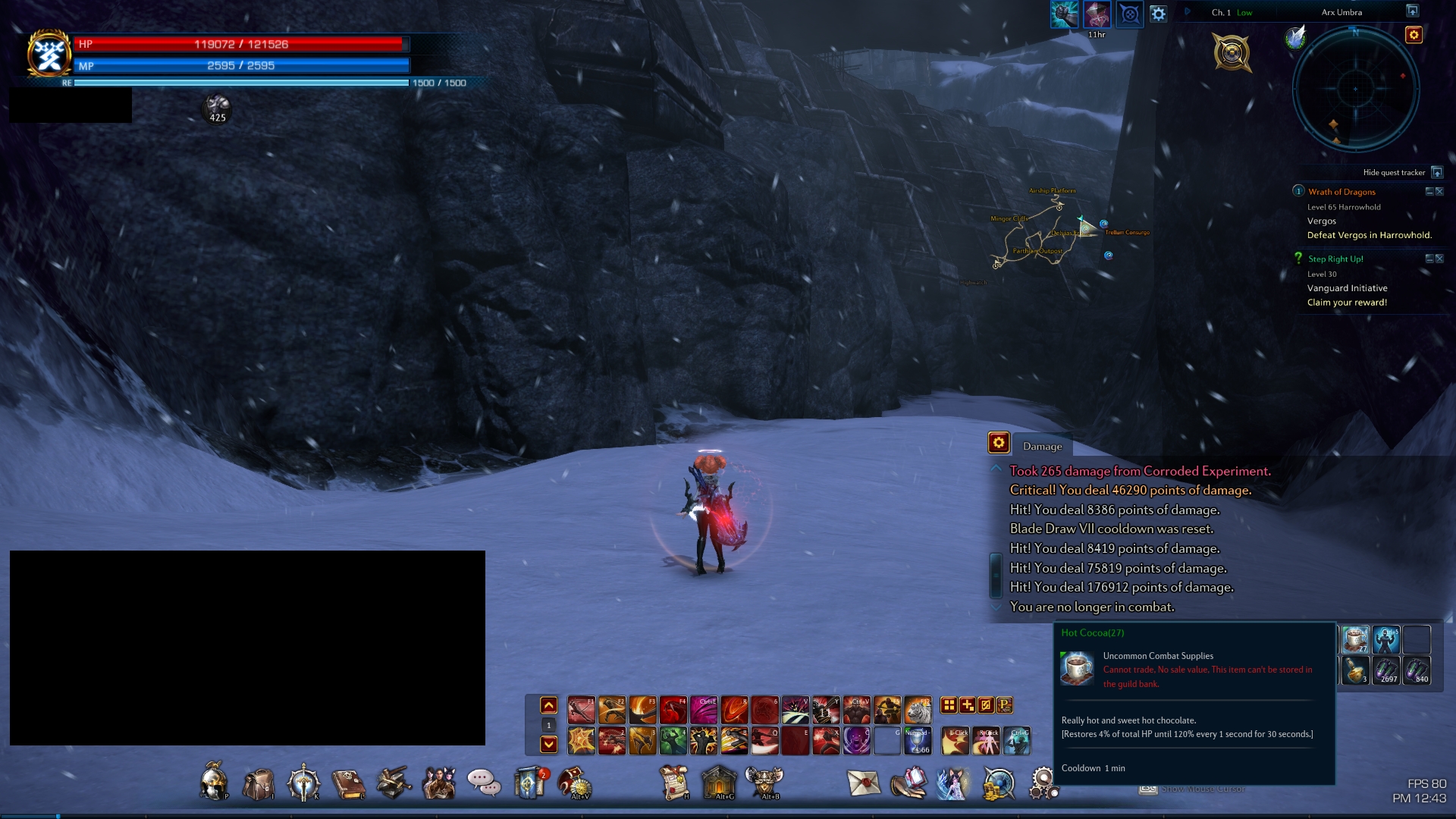The image size is (1456, 819).
Task: Select the Damage chat tab
Action: (x=1042, y=447)
